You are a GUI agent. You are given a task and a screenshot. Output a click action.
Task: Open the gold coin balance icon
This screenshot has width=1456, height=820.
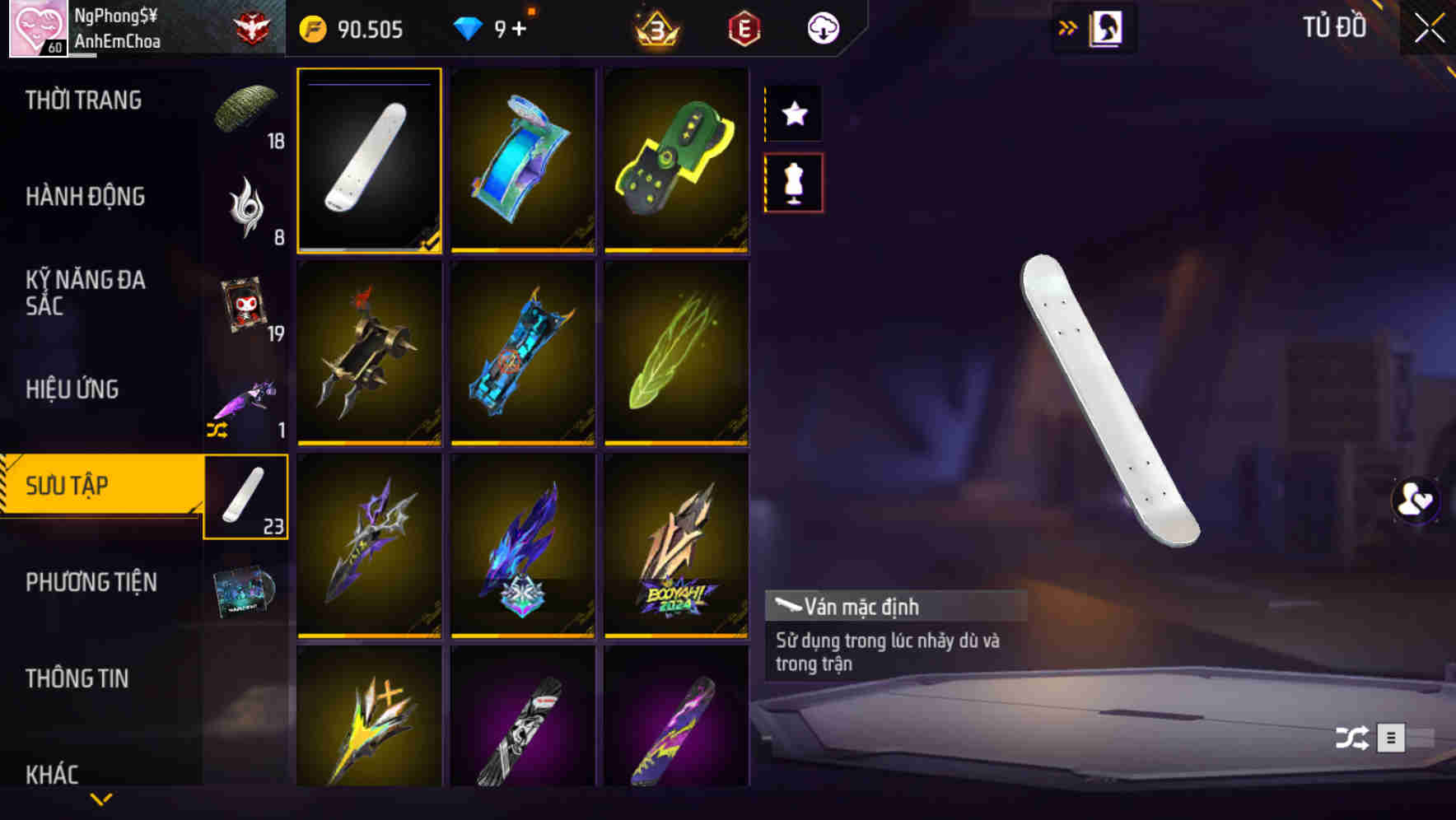click(x=311, y=29)
